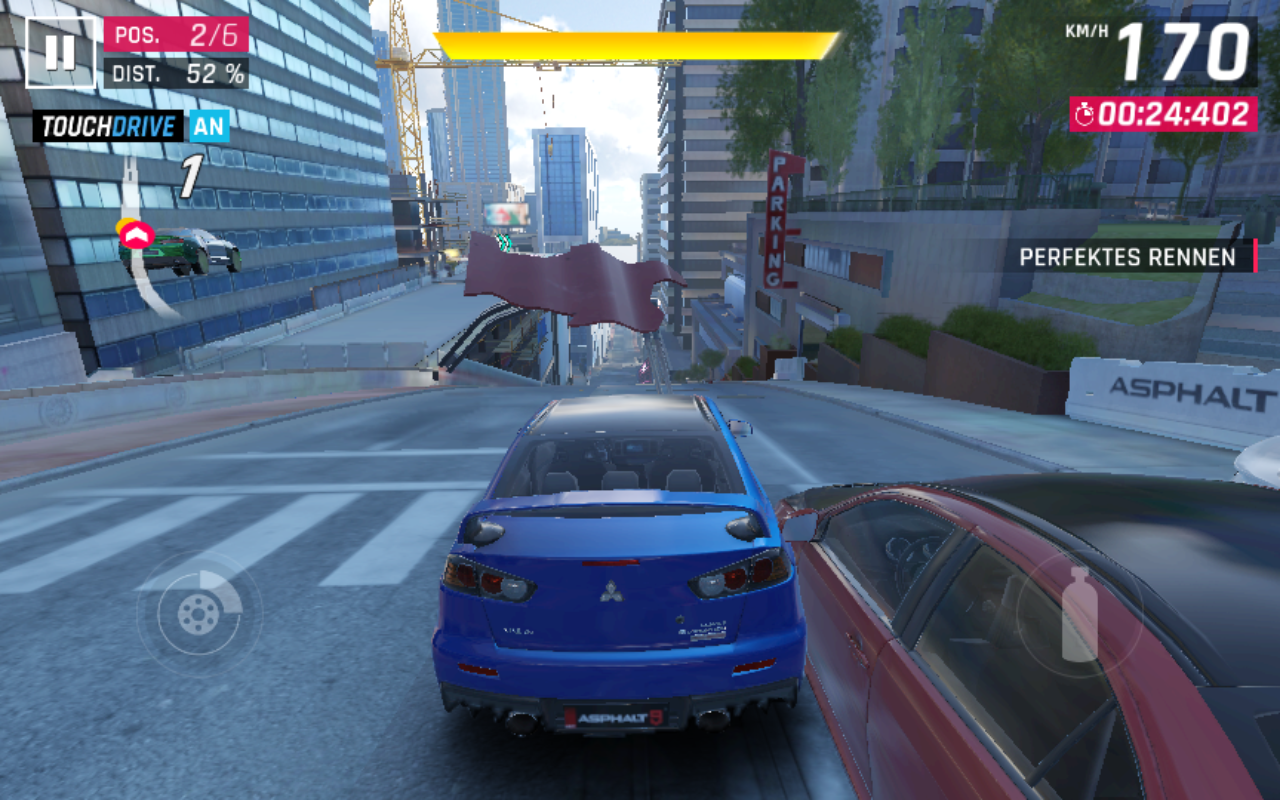1280x800 pixels.
Task: Activate the nitro bottle boost
Action: 1079,614
